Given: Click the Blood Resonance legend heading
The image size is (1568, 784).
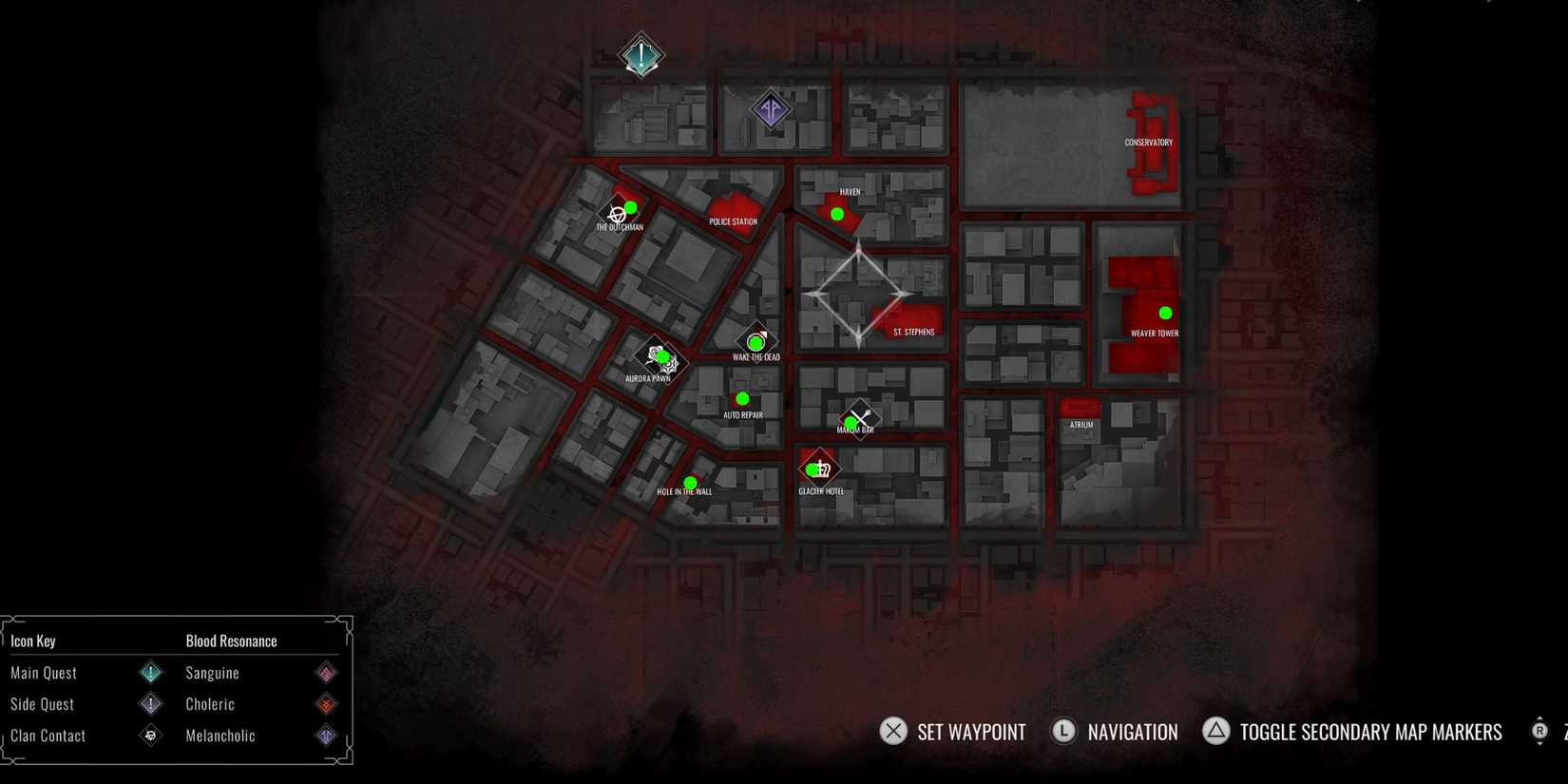Looking at the screenshot, I should pos(230,641).
